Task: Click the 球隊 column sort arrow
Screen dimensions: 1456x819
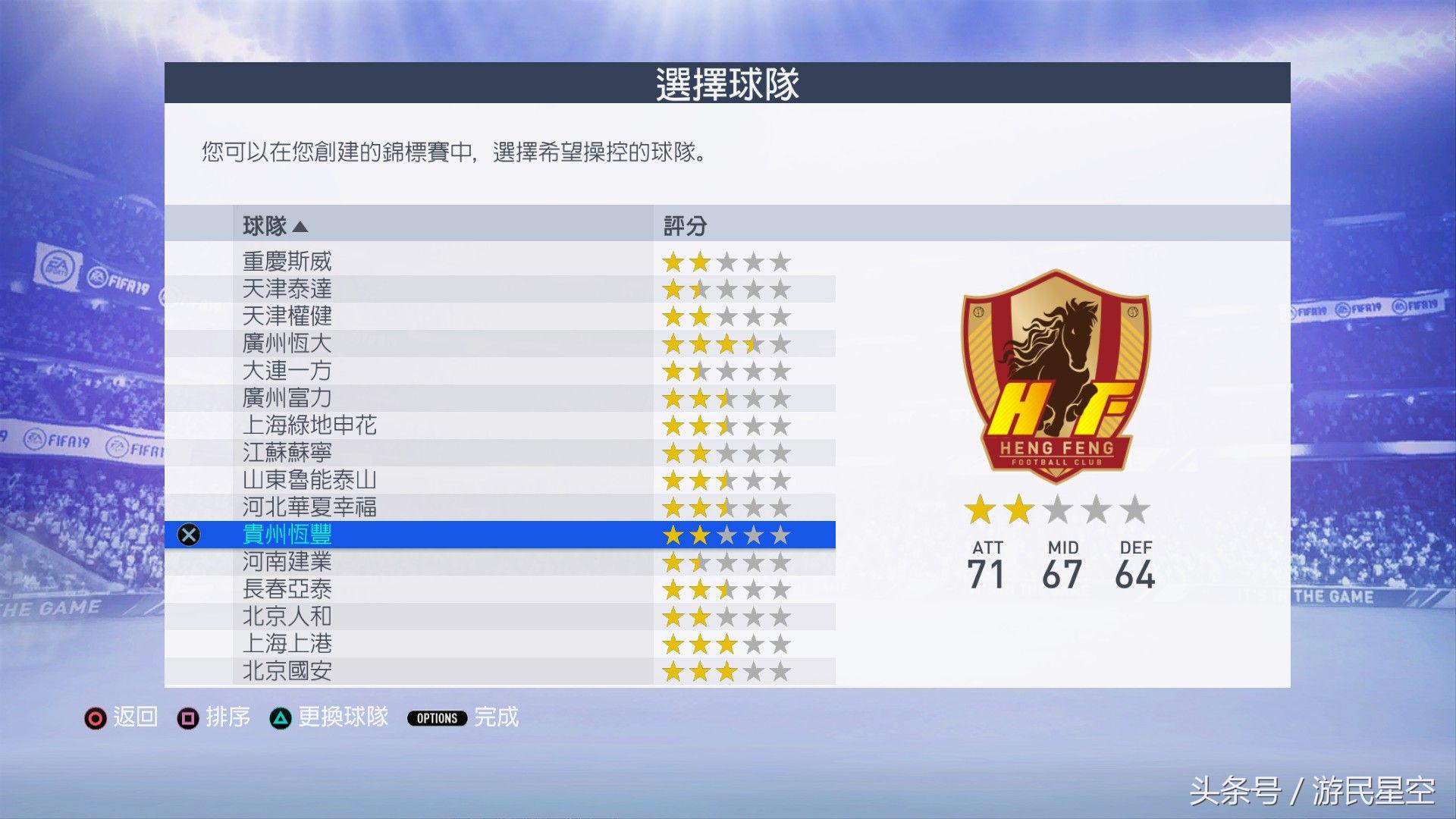Action: [x=302, y=225]
